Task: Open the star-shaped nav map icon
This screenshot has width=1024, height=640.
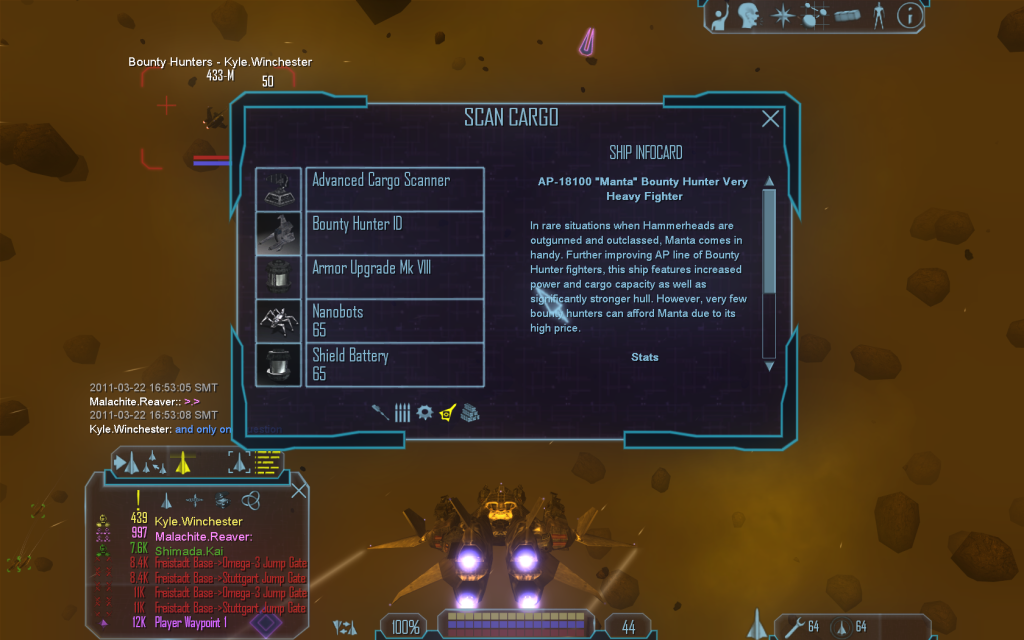Action: pos(782,15)
